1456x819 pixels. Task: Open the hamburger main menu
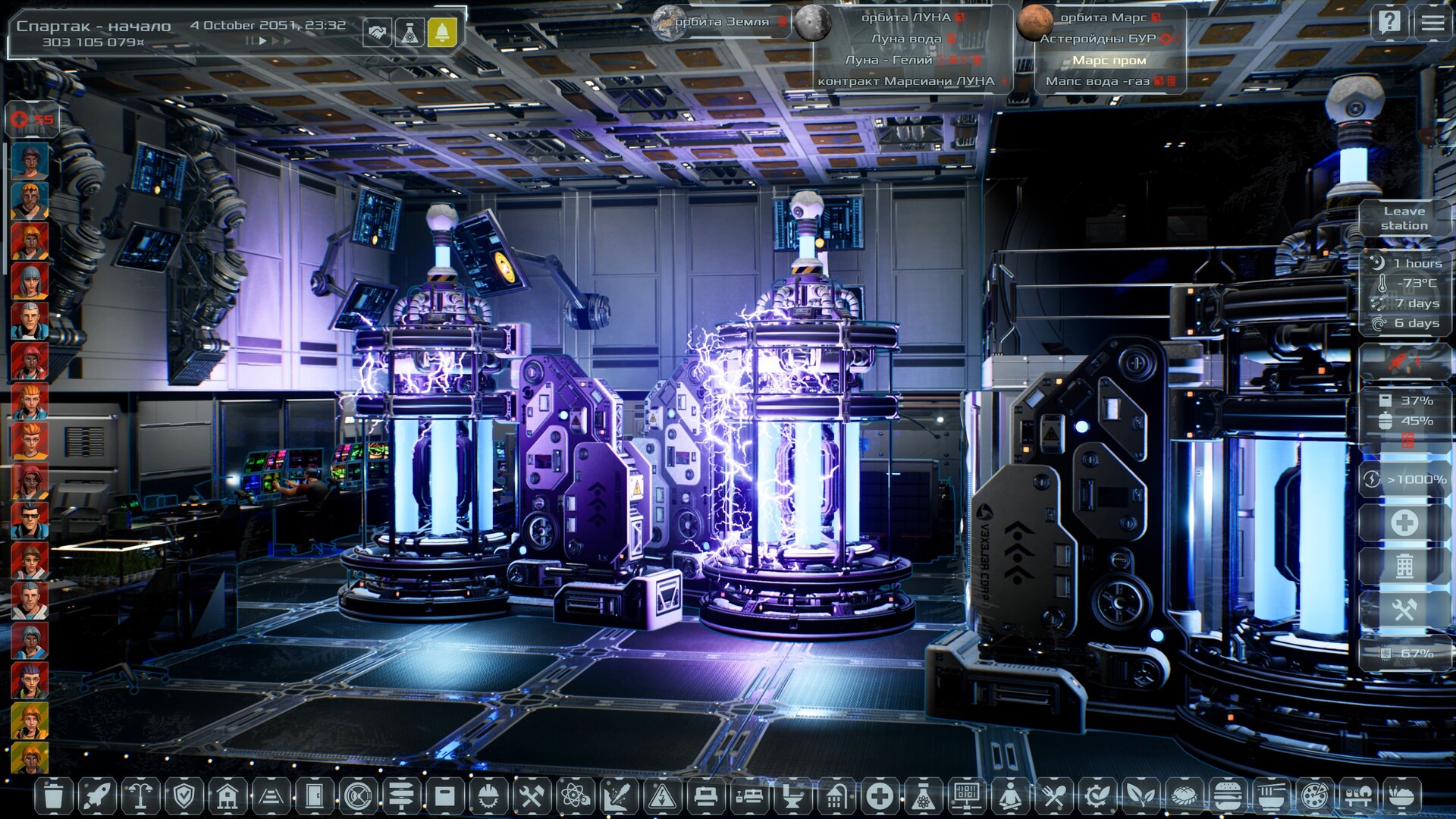(1432, 22)
